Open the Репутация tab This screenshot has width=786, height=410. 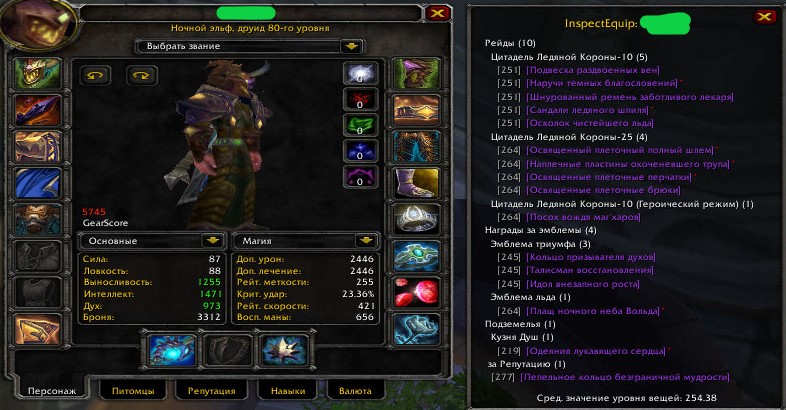click(211, 391)
